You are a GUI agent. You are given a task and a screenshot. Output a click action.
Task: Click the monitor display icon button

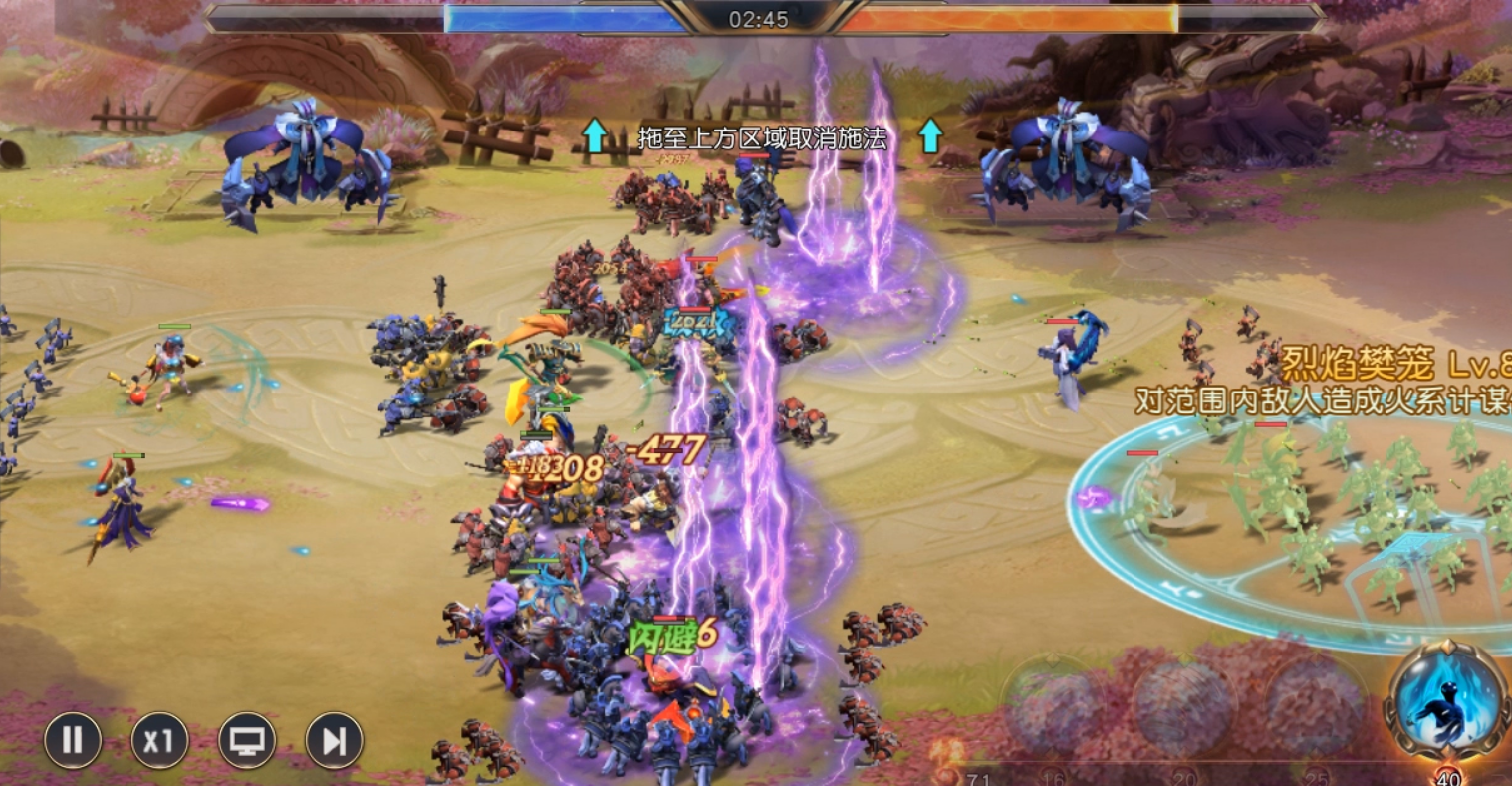pyautogui.click(x=247, y=740)
